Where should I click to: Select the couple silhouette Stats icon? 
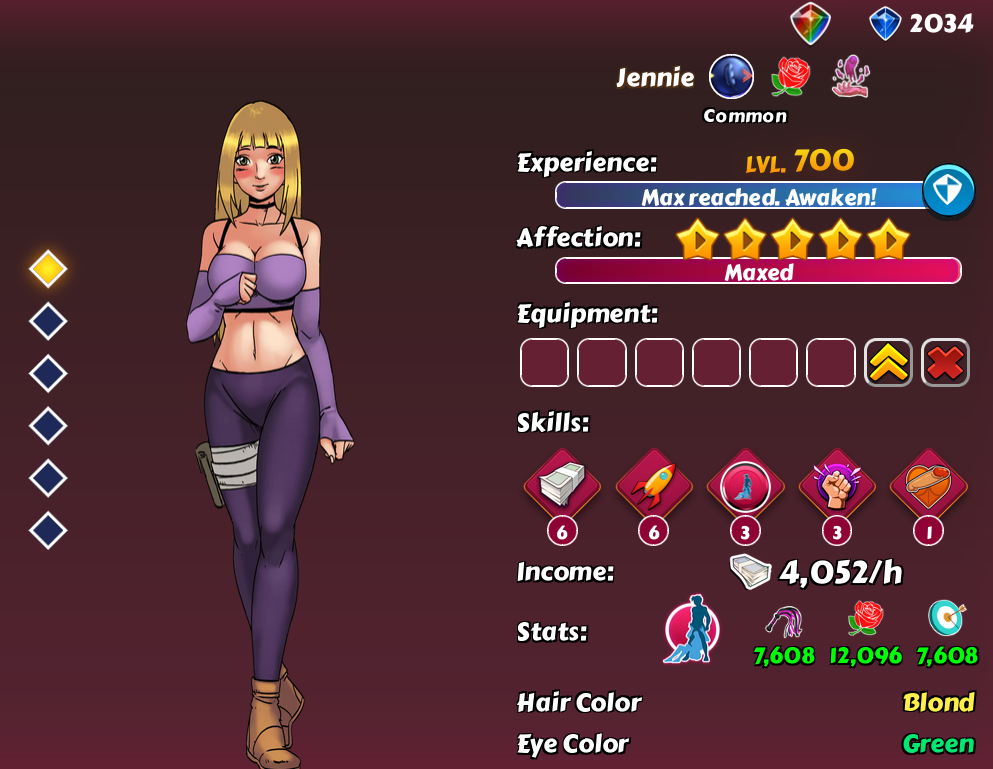(689, 630)
